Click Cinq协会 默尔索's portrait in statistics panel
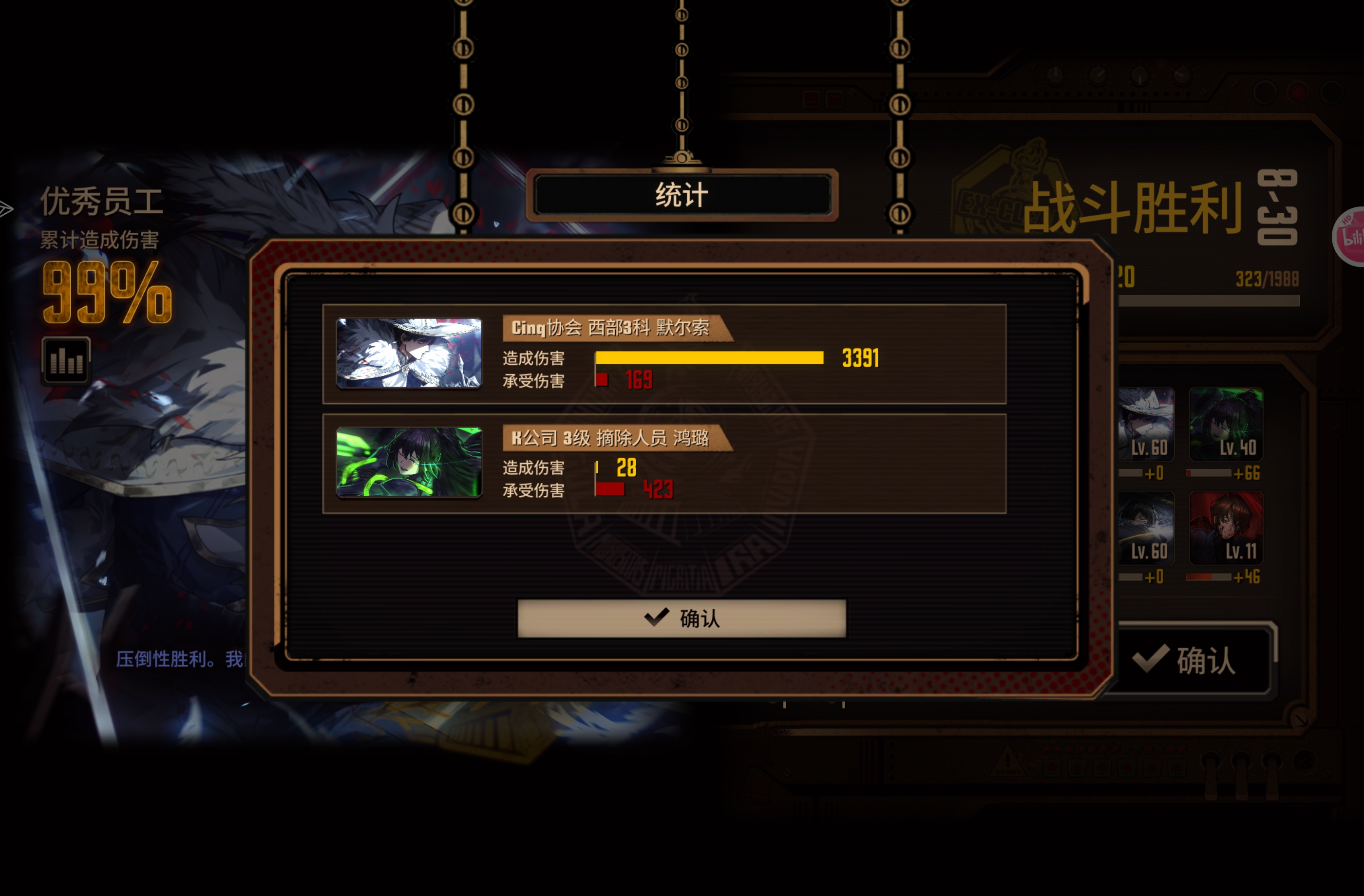1364x896 pixels. (x=409, y=354)
